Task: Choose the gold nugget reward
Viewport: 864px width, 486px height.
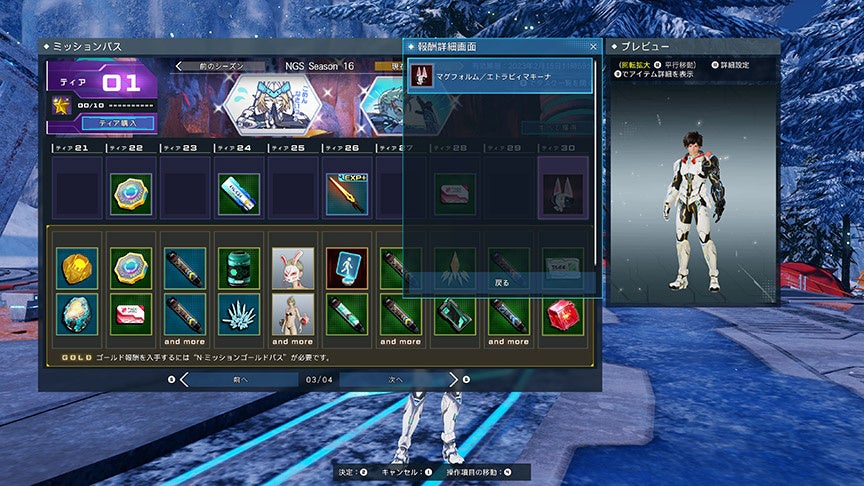Action: tap(77, 268)
